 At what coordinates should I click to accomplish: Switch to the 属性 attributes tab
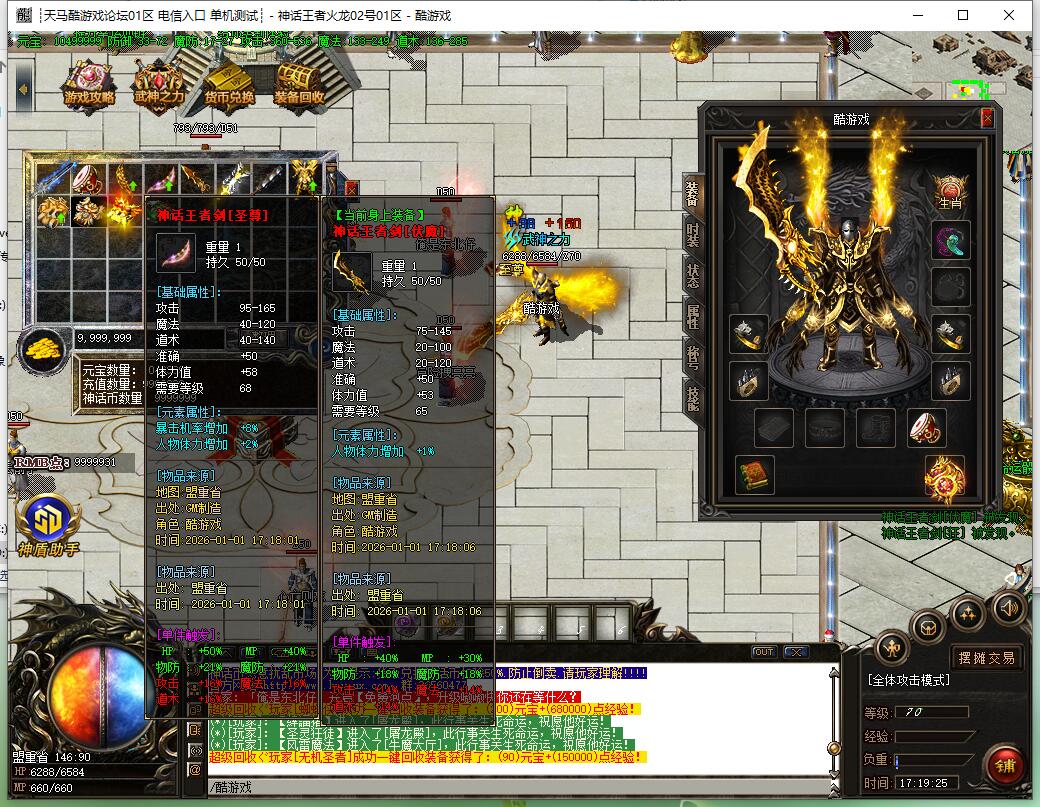692,317
